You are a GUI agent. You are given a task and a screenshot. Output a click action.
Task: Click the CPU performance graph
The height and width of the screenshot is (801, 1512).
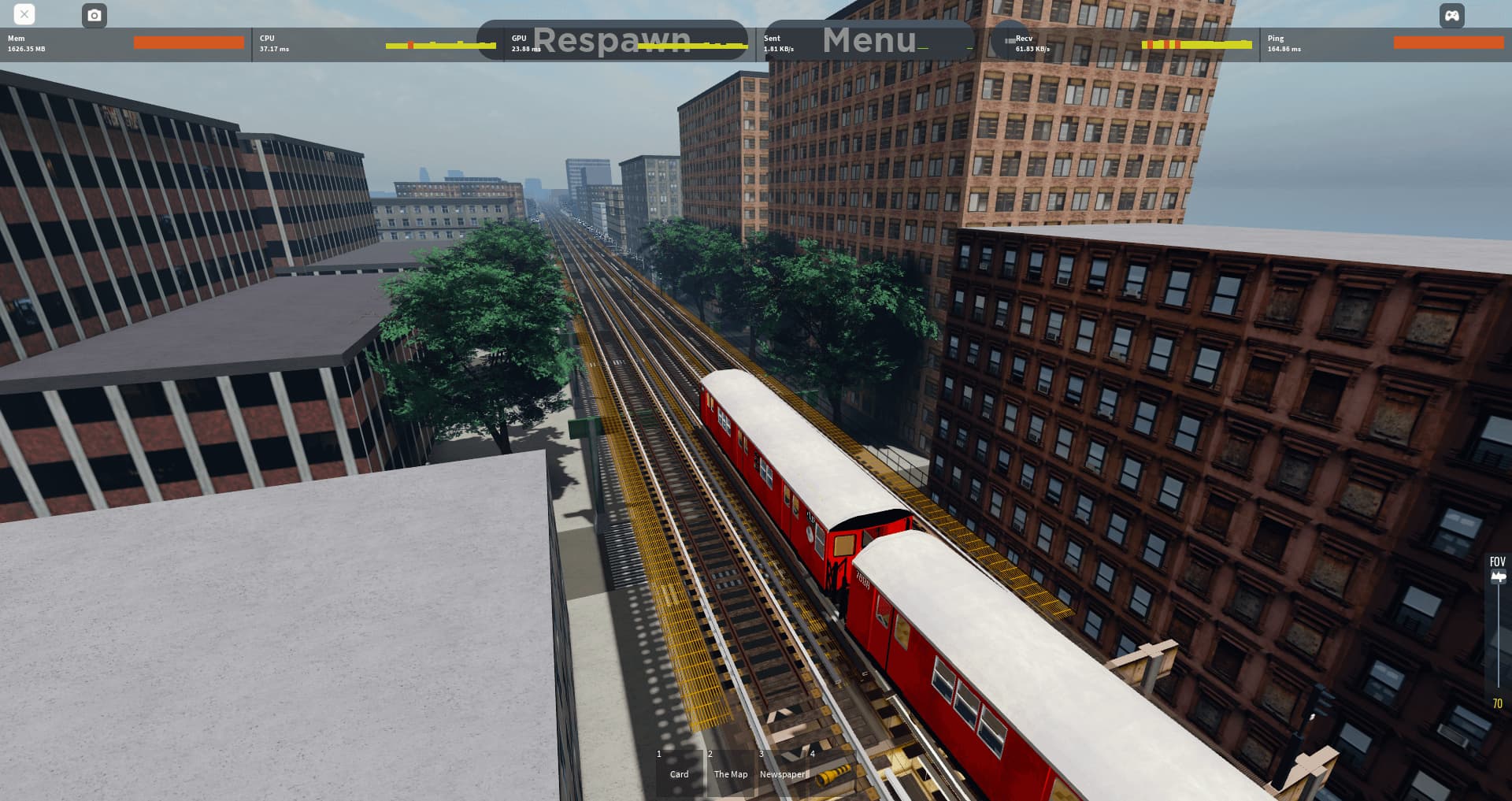[439, 45]
